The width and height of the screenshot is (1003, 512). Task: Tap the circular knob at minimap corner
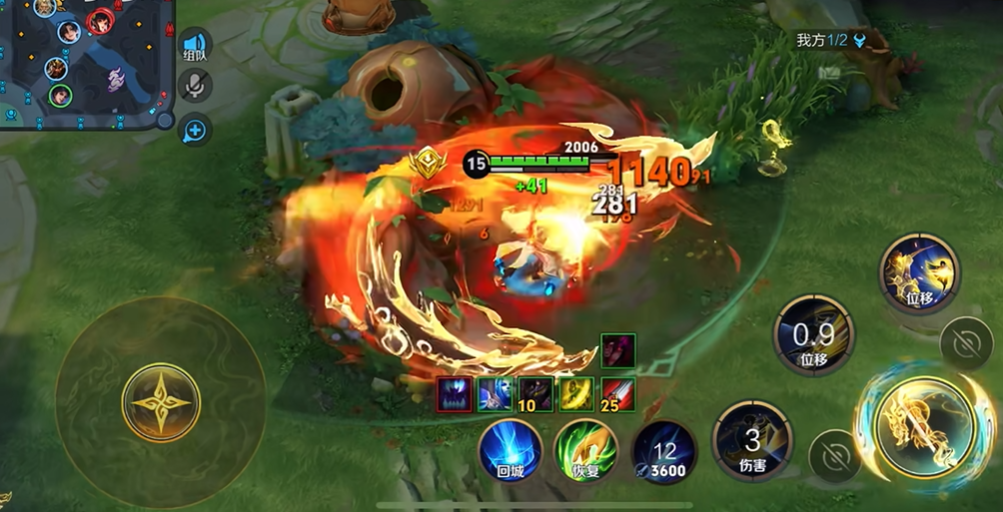165,120
